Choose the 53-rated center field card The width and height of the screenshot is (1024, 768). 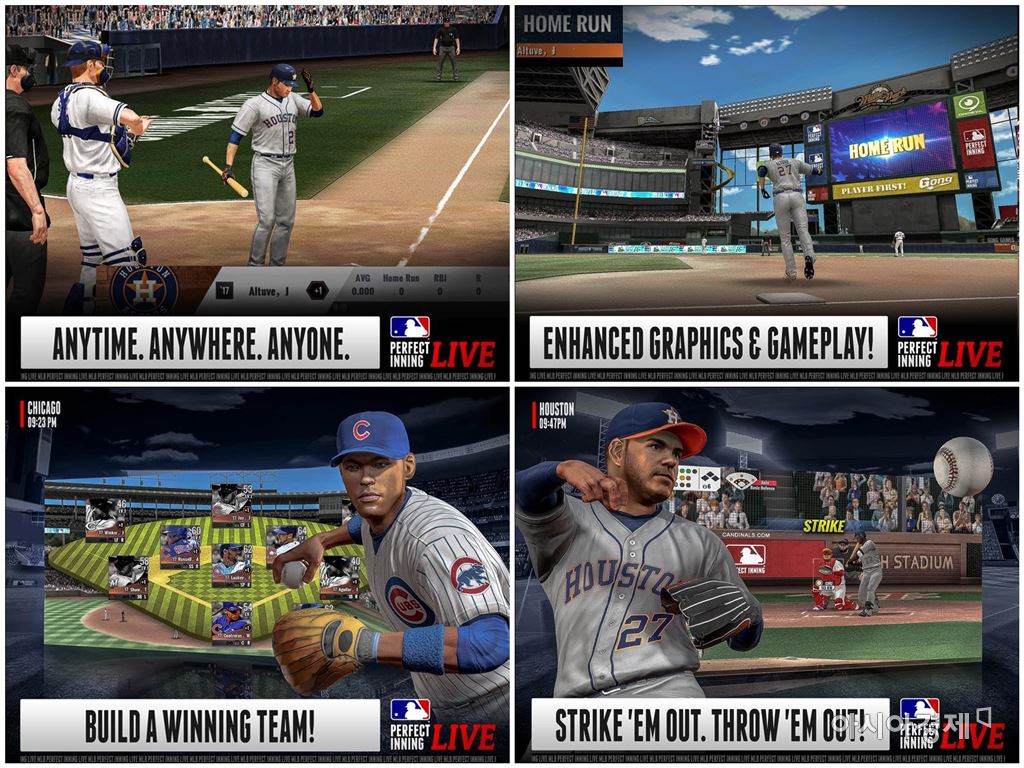coord(231,505)
